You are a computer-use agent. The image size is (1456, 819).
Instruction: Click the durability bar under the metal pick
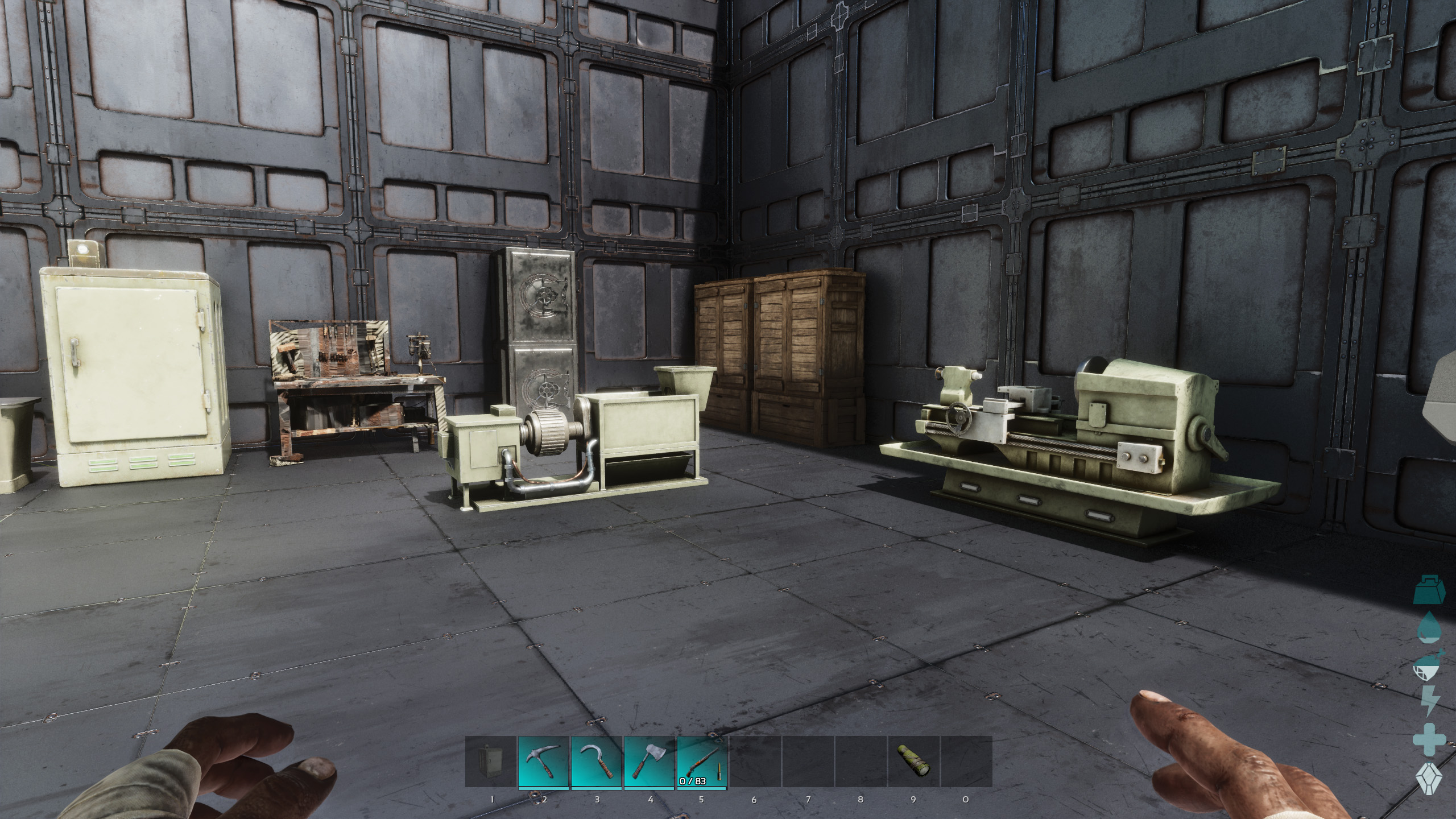pos(543,788)
